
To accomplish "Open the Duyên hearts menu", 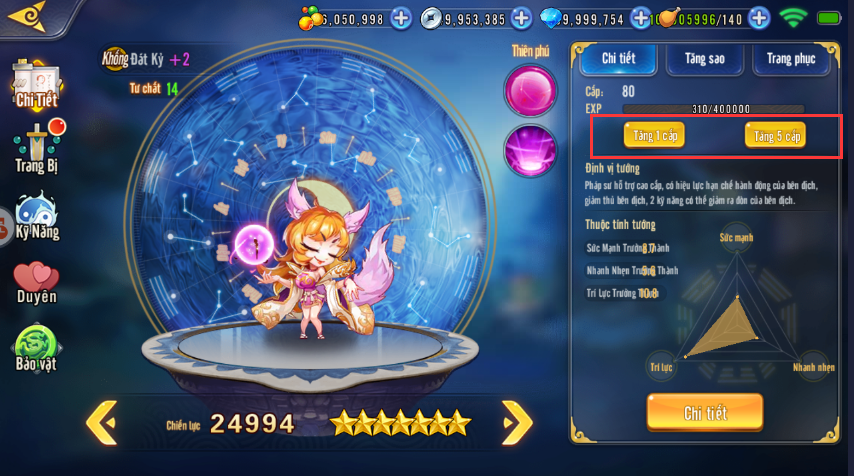I will click(37, 281).
